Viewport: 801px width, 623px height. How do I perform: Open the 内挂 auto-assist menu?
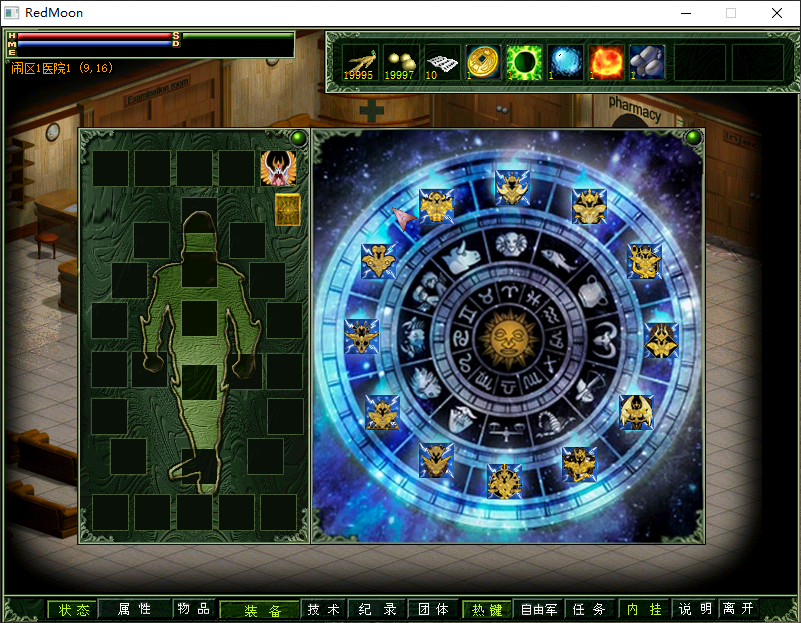(x=644, y=609)
